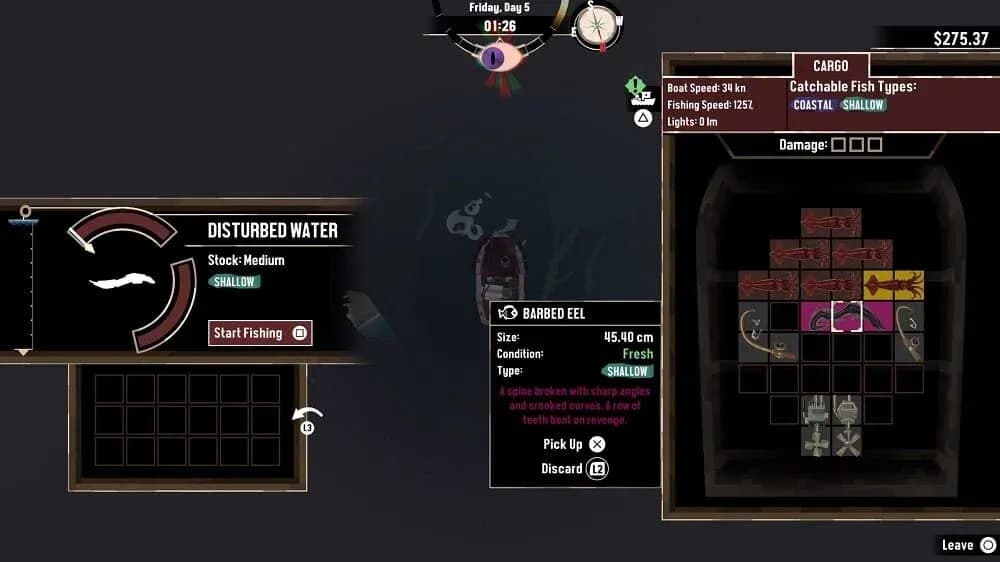Click the green exclamation boat notification icon
Image resolution: width=1000 pixels, height=562 pixels.
click(x=634, y=87)
